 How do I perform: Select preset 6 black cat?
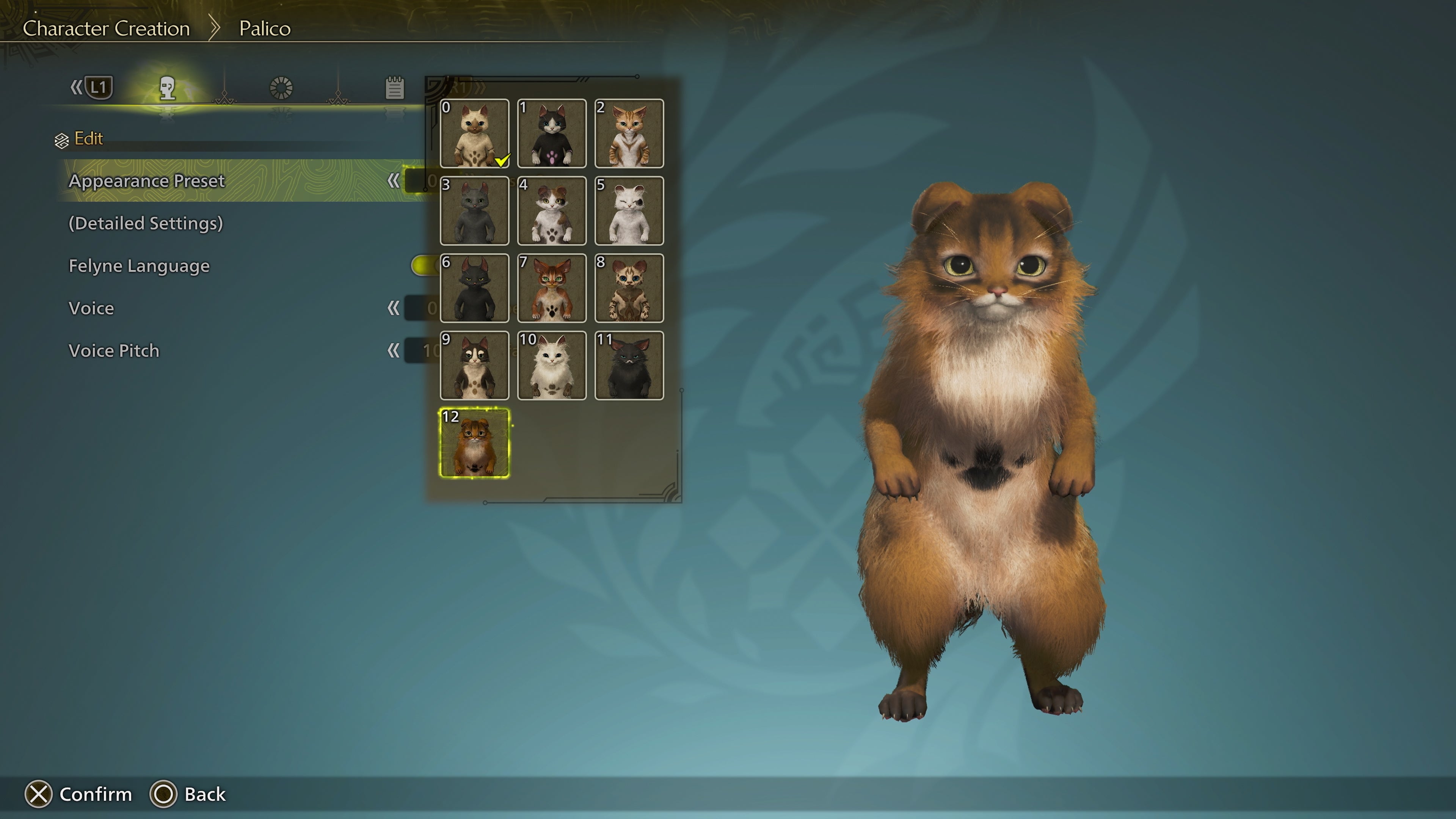pyautogui.click(x=474, y=288)
